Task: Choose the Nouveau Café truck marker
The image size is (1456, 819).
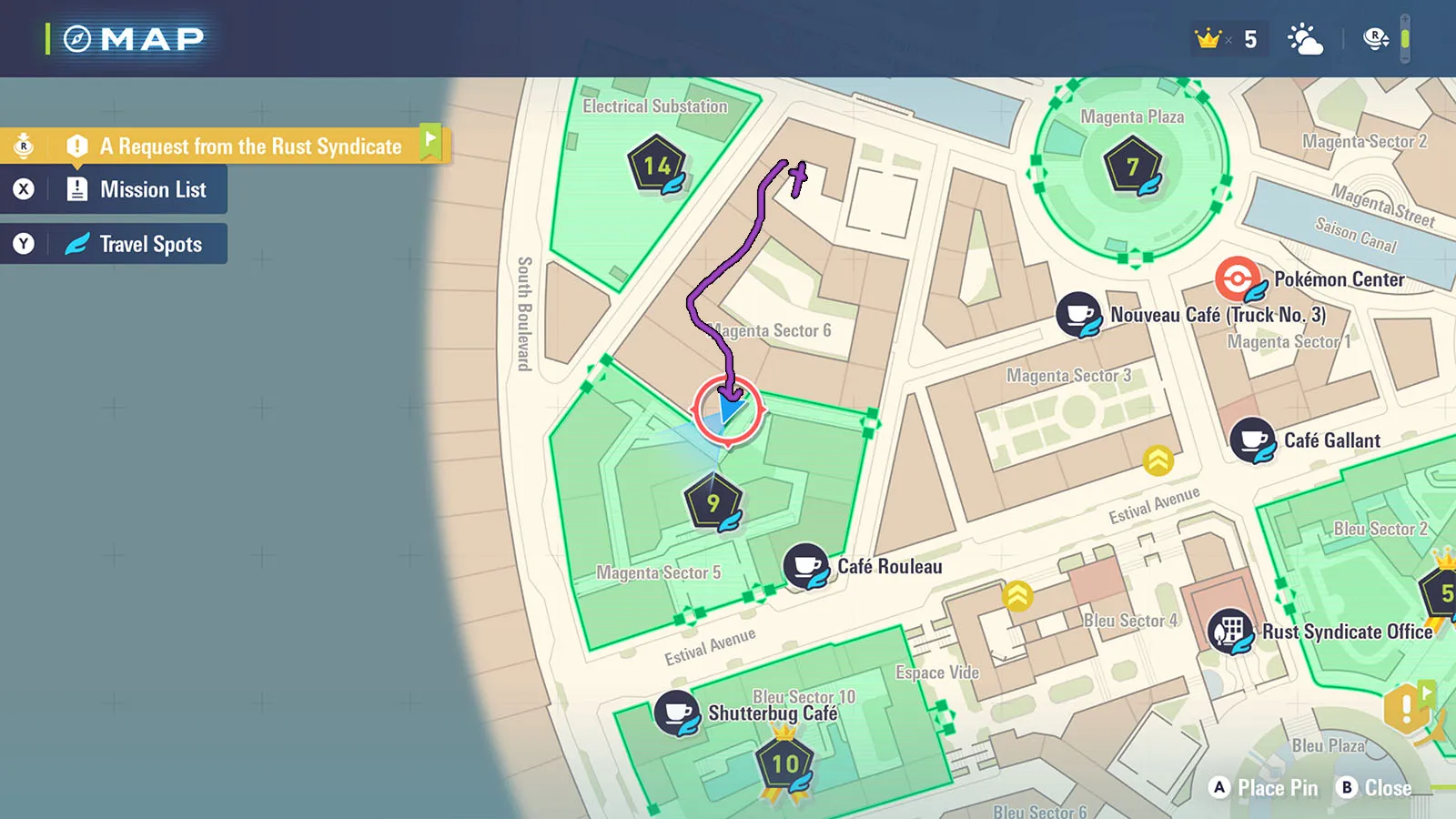Action: 1080,315
